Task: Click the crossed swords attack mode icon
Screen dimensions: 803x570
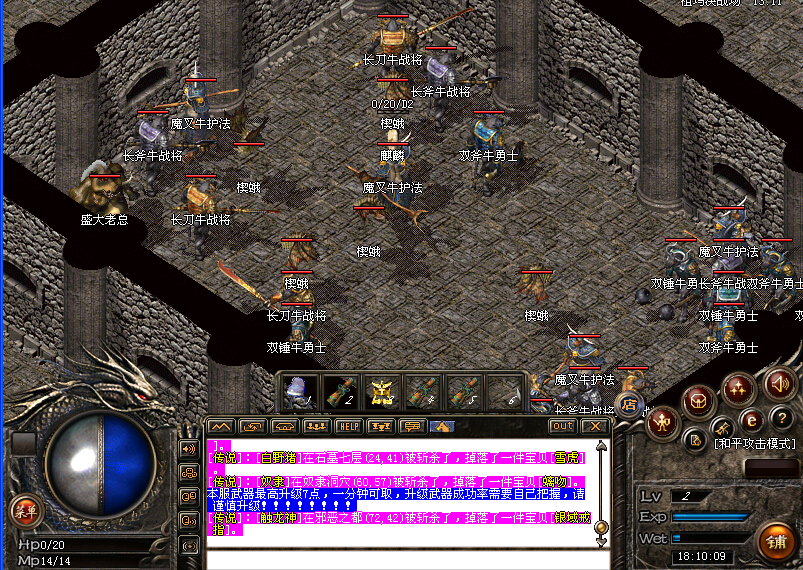Action: click(723, 429)
